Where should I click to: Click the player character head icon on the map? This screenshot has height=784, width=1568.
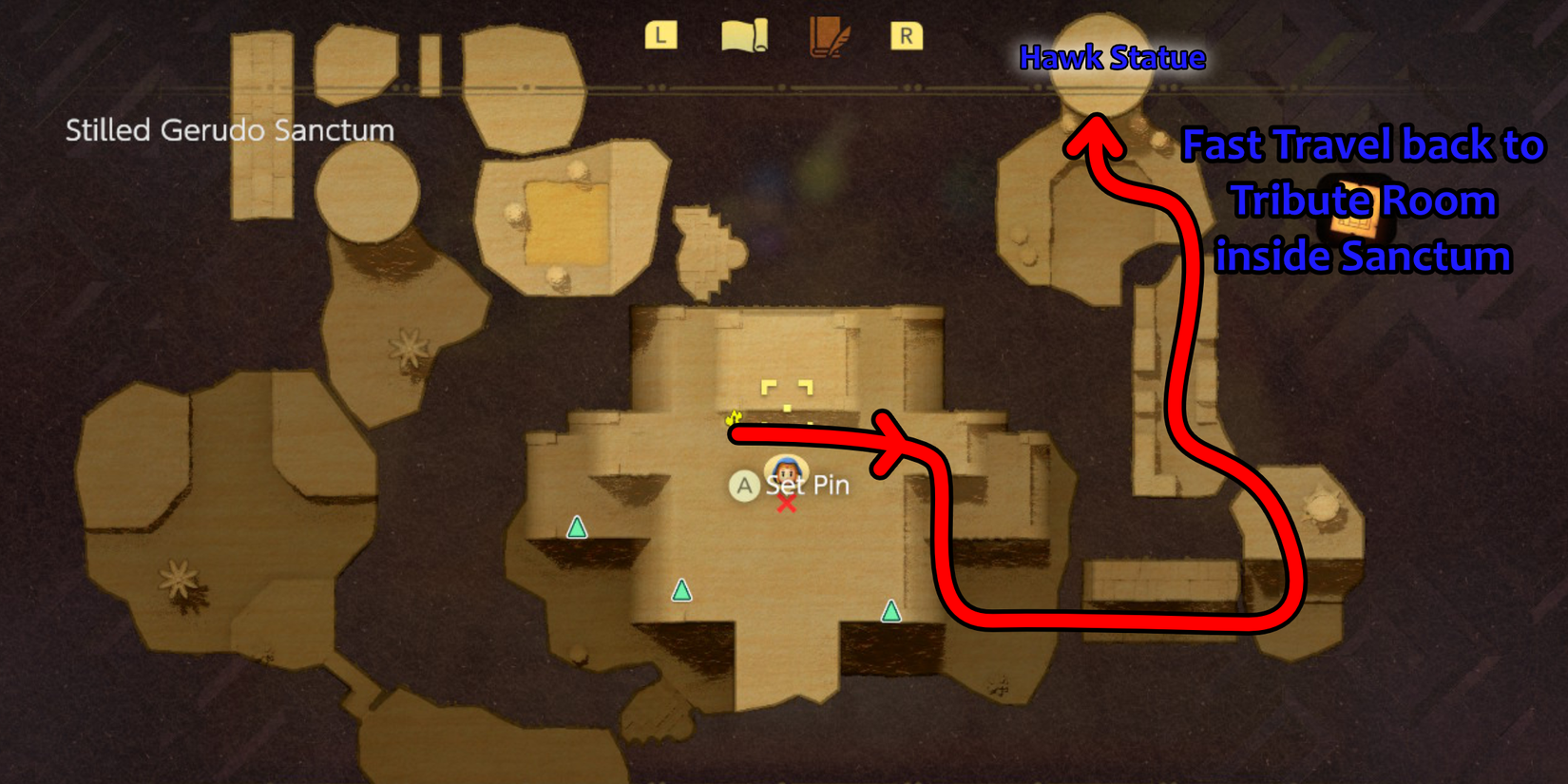click(x=785, y=469)
